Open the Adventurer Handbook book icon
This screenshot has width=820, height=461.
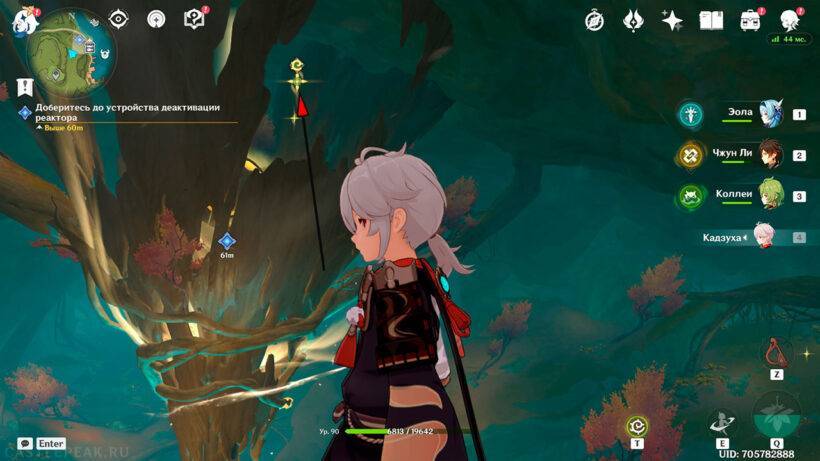click(711, 19)
